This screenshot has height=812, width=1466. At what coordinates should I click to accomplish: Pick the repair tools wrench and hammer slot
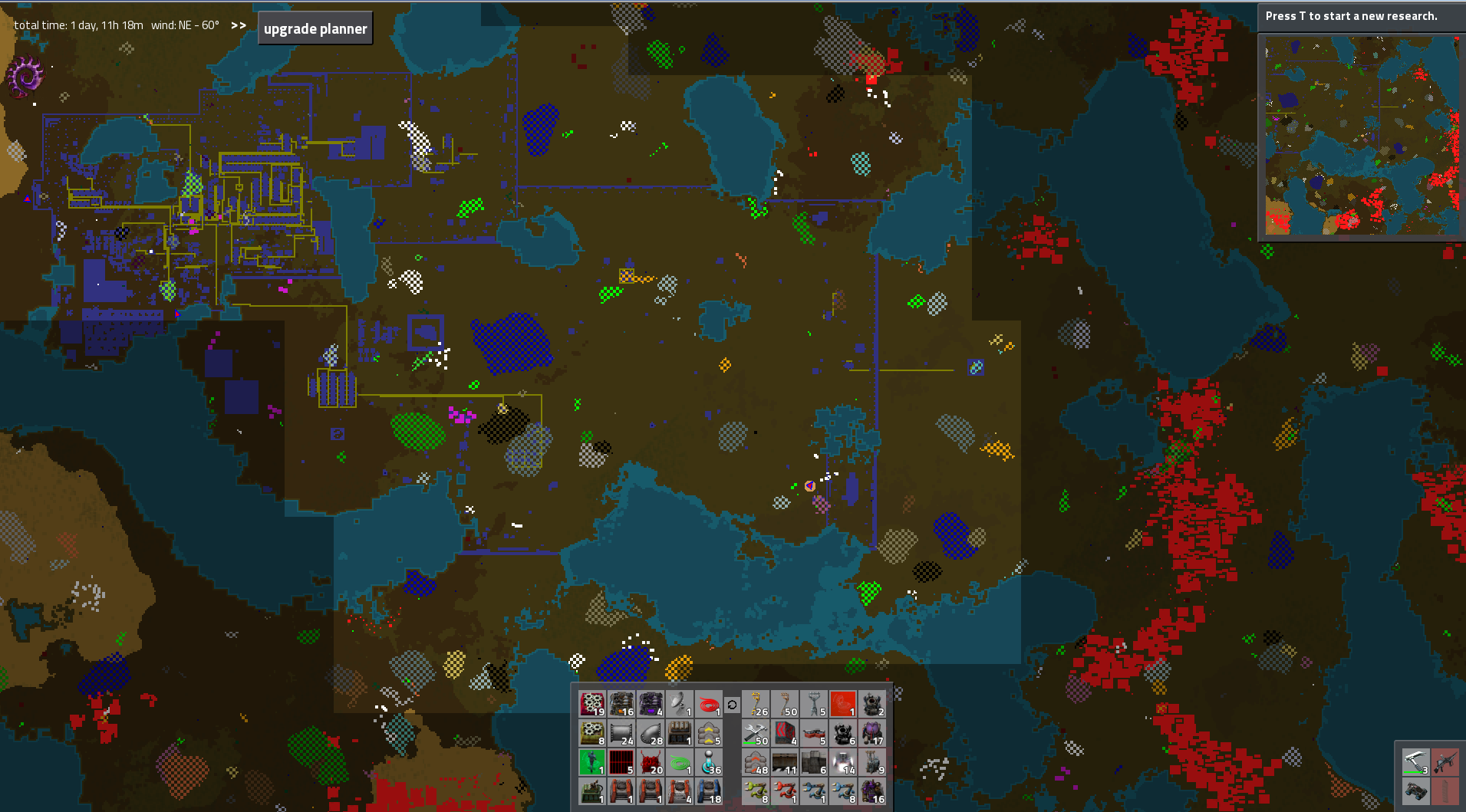(x=756, y=733)
